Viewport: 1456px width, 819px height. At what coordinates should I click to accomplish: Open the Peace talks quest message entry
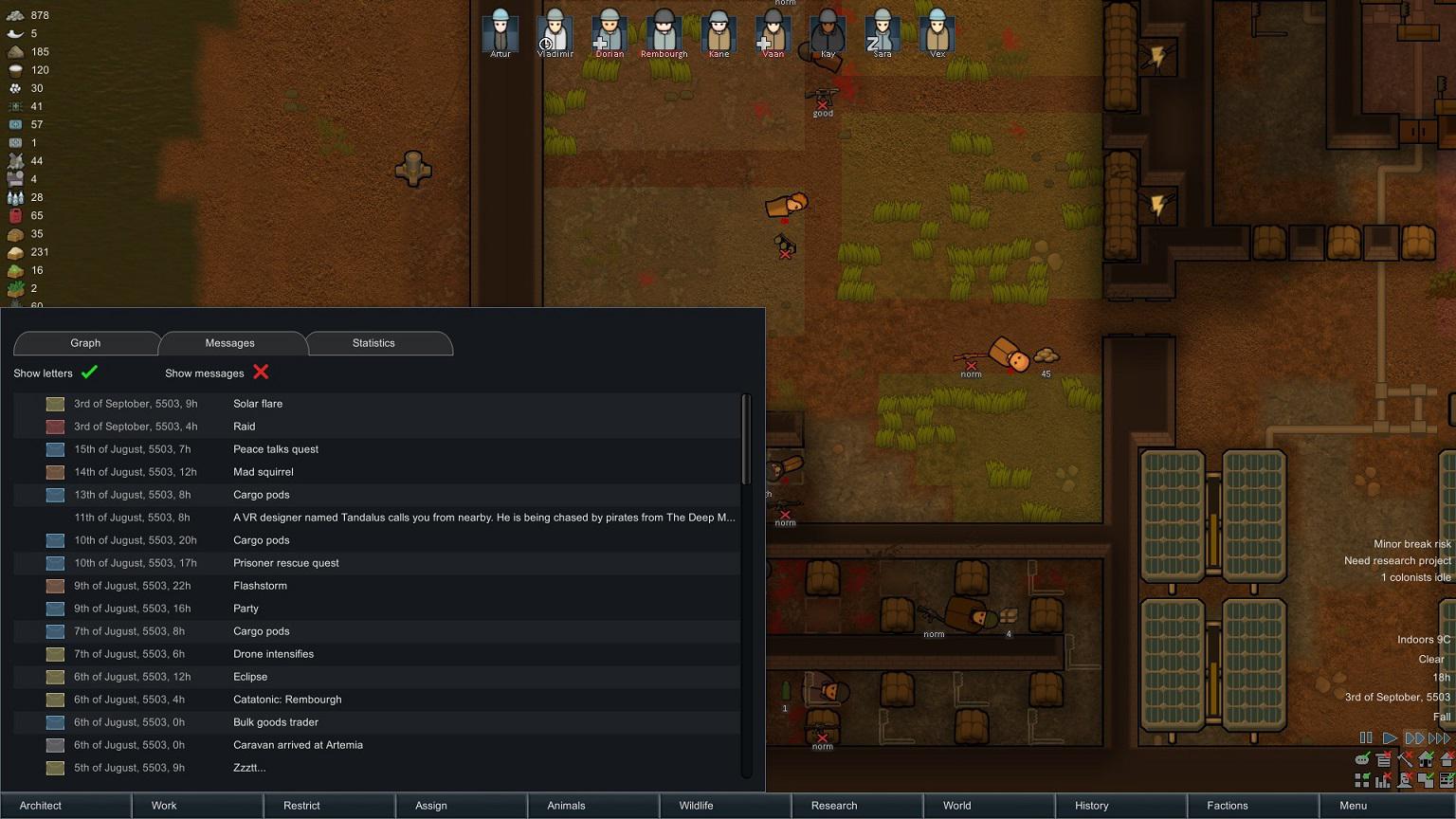(x=379, y=448)
